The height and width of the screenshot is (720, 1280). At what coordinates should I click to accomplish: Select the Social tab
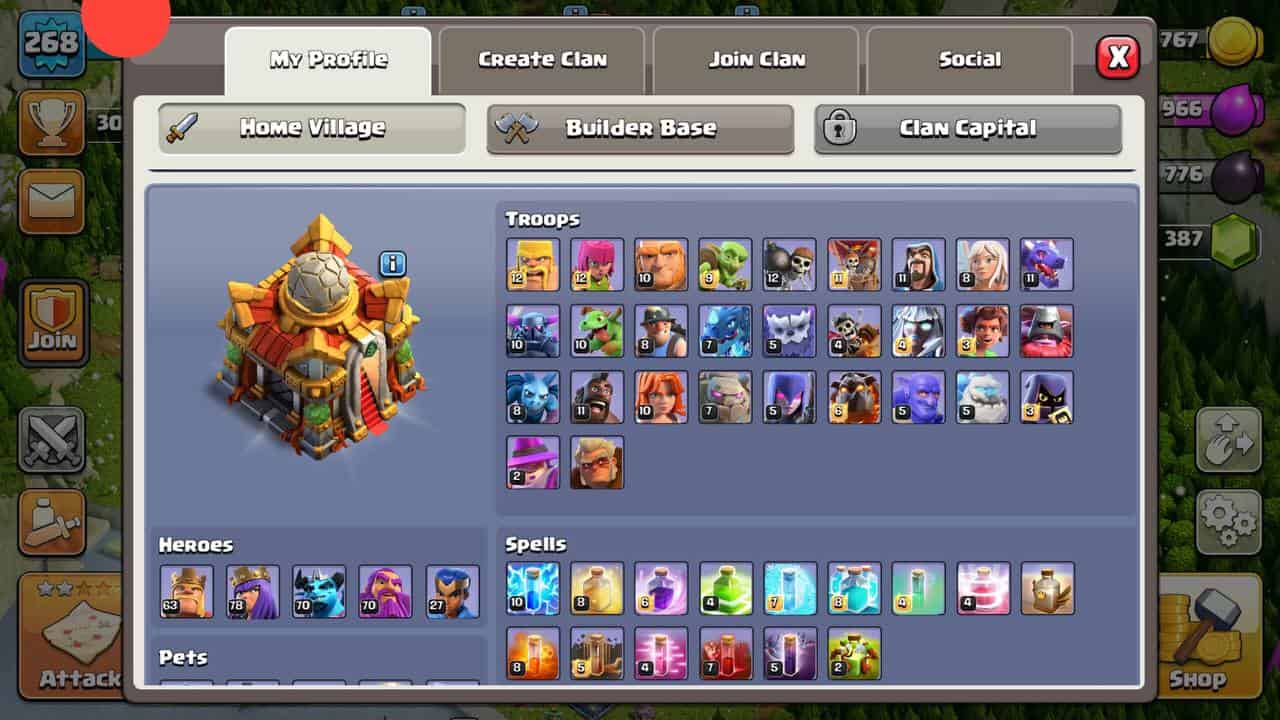pos(969,60)
